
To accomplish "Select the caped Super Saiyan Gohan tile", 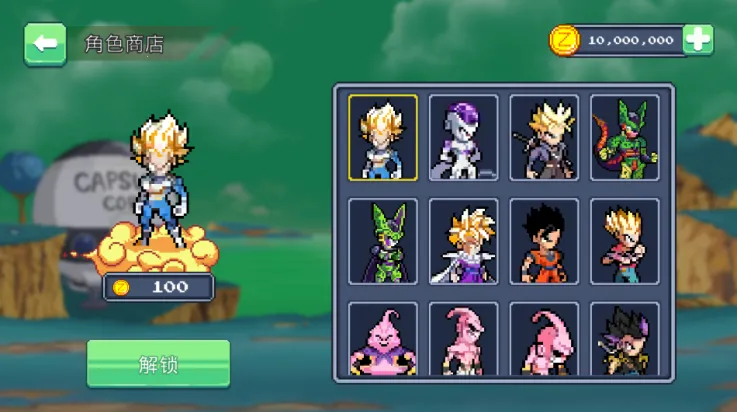I will coord(464,242).
